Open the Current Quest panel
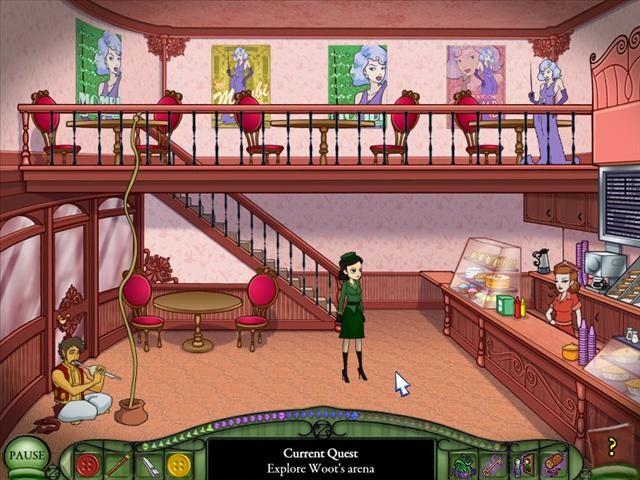The image size is (640, 480). click(320, 459)
